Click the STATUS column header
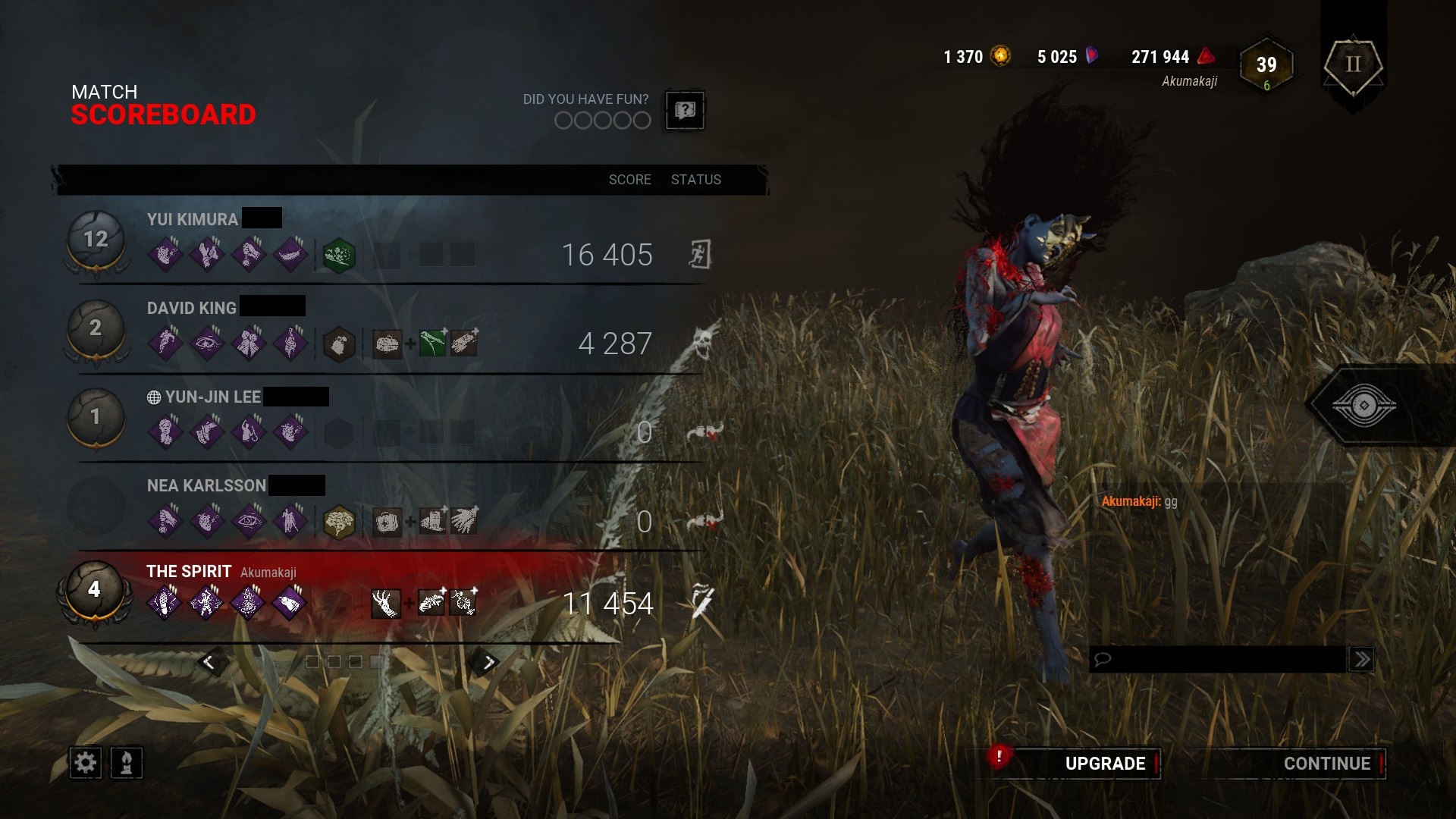The image size is (1456, 819). (695, 180)
